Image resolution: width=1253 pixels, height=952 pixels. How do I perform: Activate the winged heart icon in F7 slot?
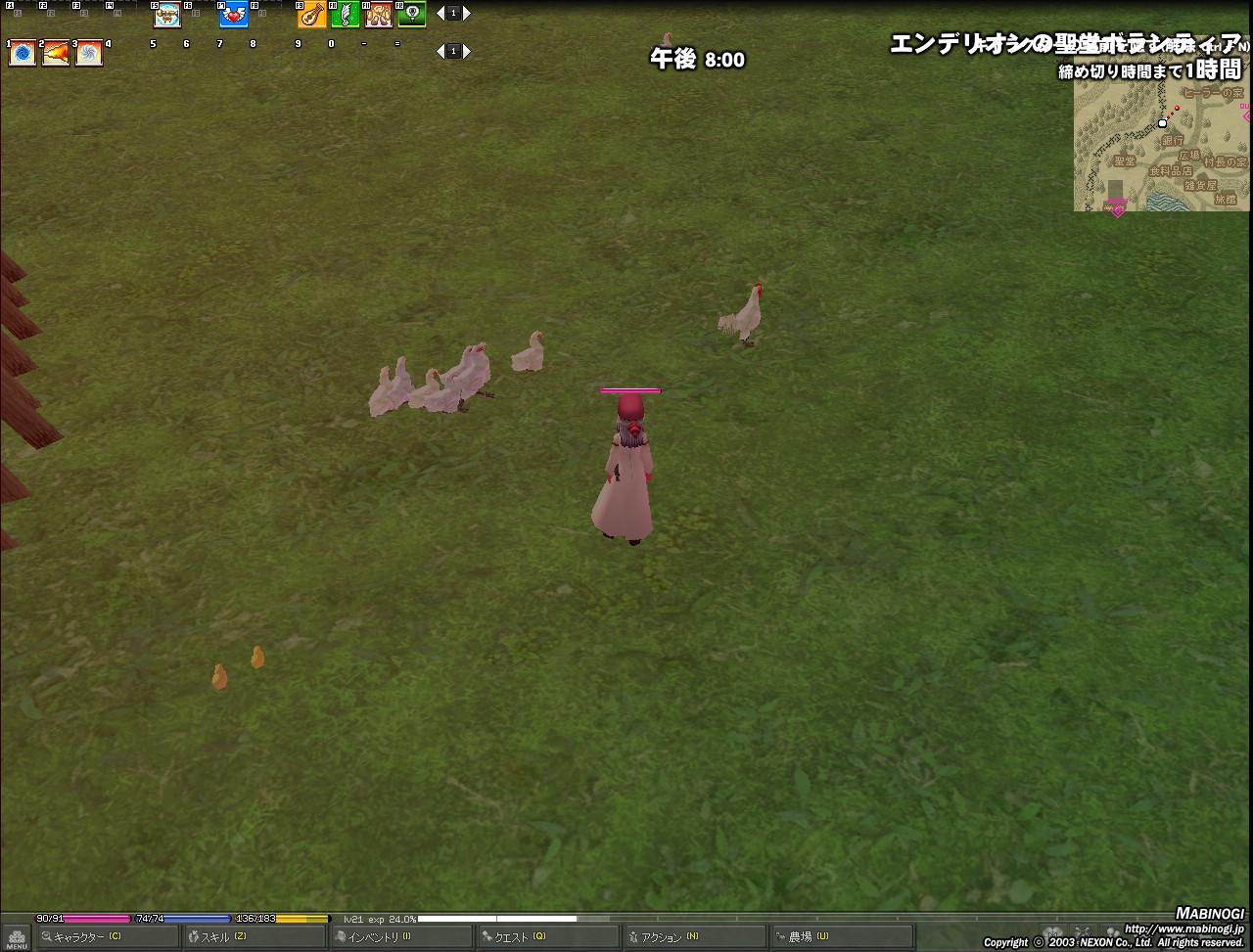click(x=234, y=16)
